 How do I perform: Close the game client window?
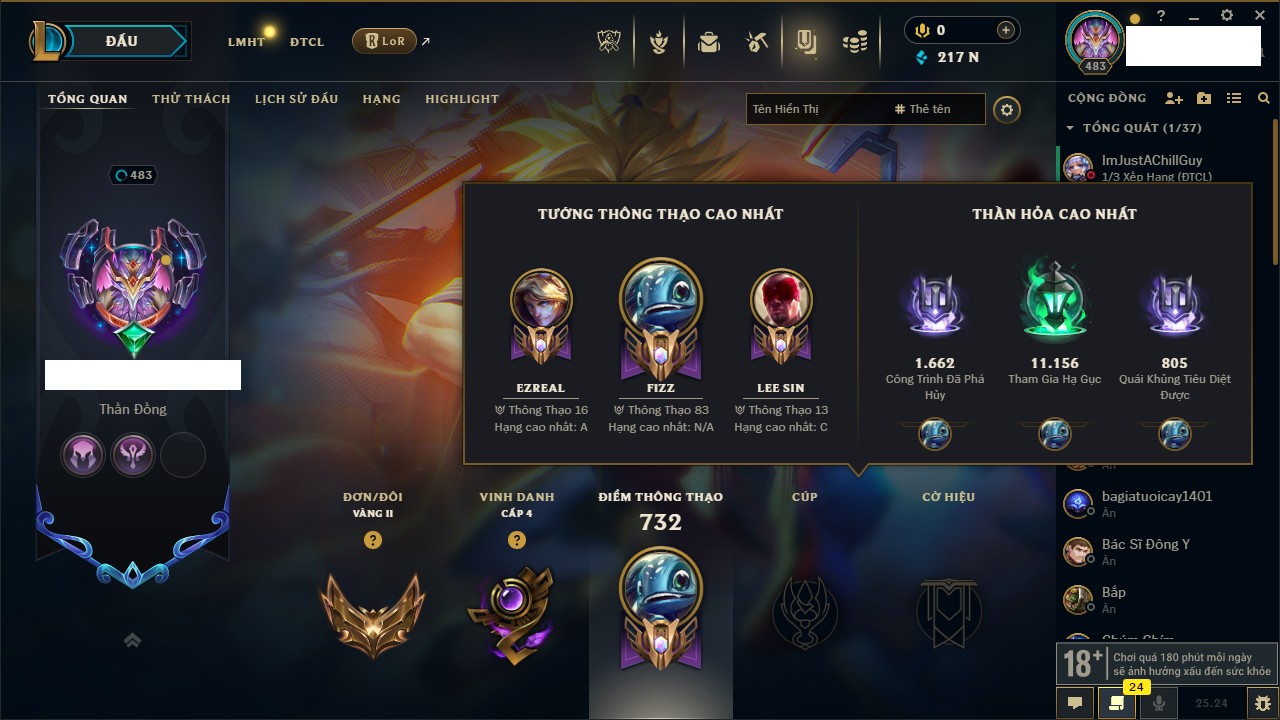(1256, 15)
